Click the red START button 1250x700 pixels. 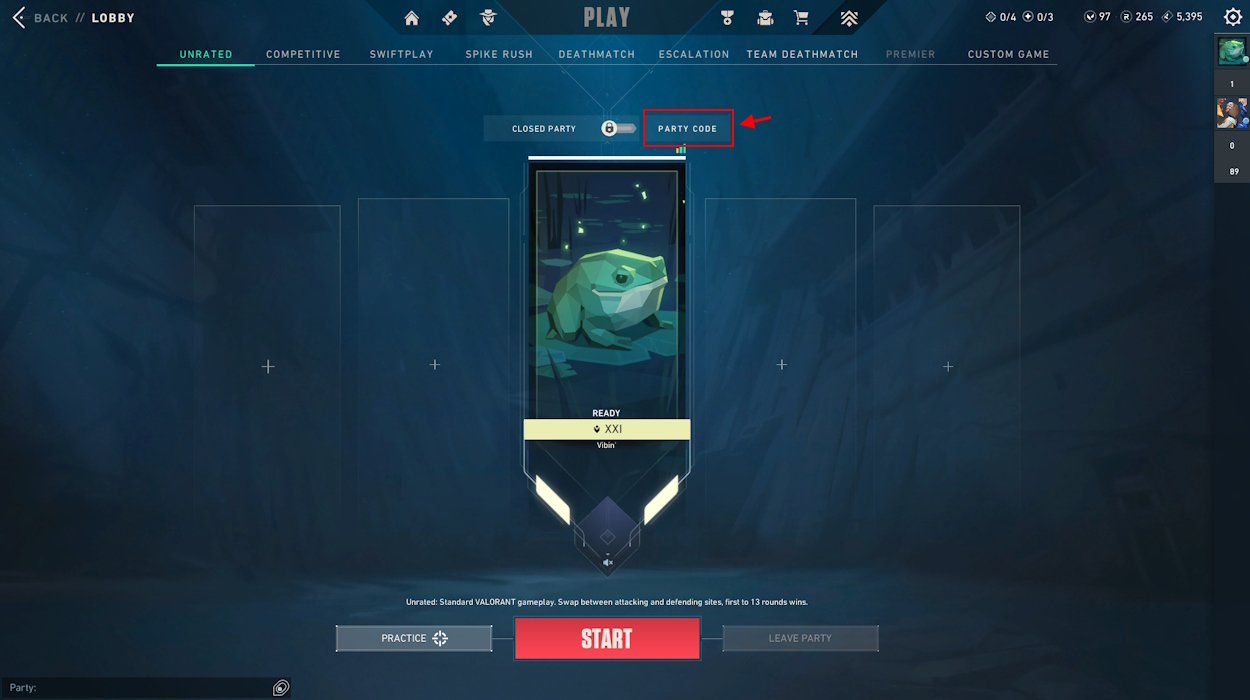607,639
